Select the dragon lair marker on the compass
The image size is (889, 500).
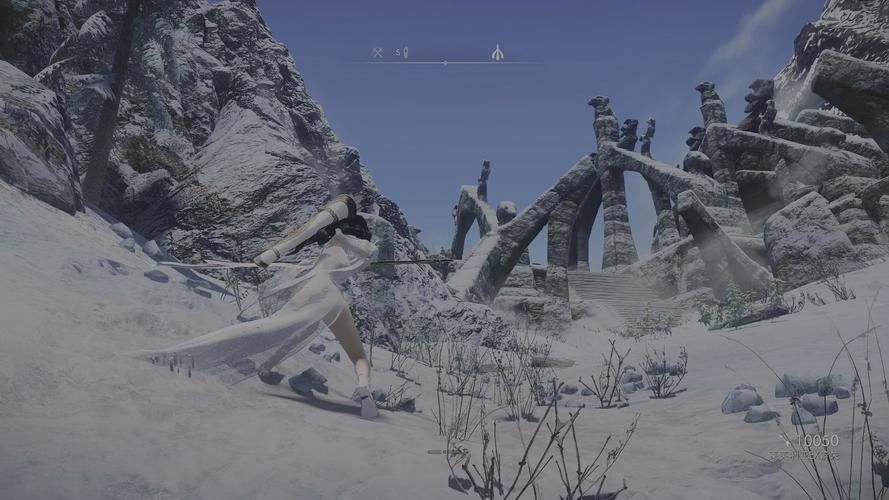[497, 52]
